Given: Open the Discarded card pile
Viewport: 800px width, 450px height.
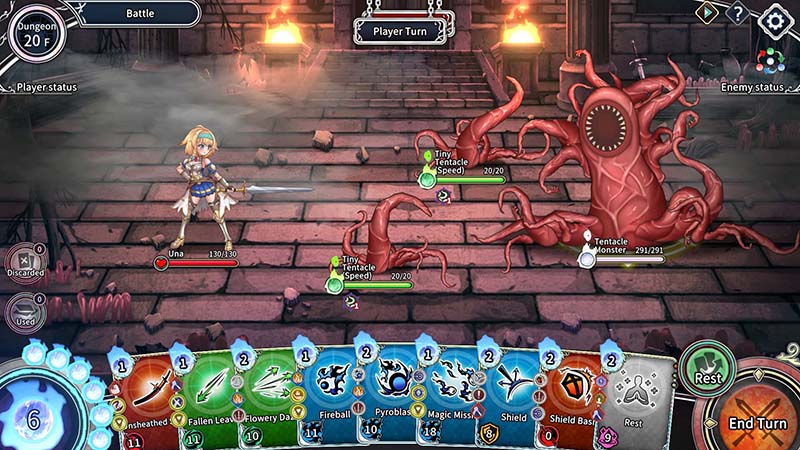Looking at the screenshot, I should click(25, 262).
